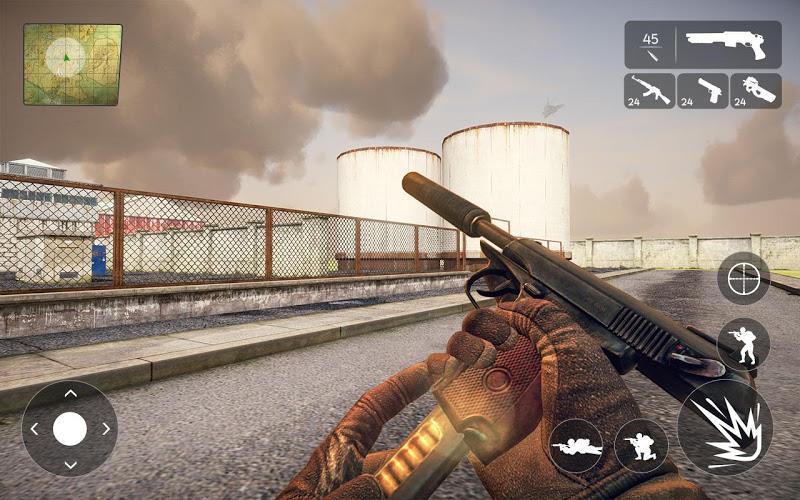The image size is (800, 500).
Task: Fire the weapon with the blast button
Action: [724, 426]
